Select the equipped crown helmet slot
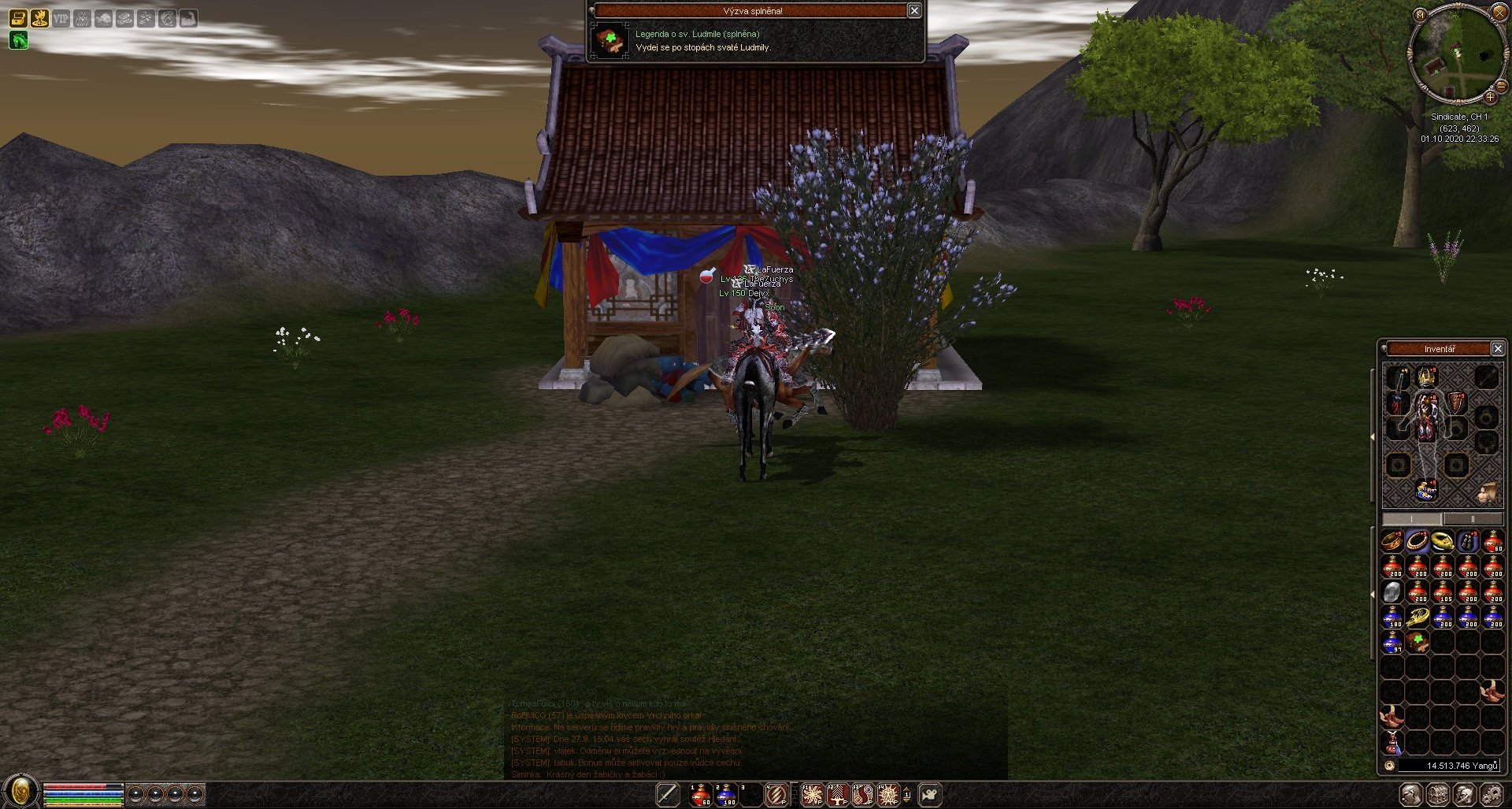 tap(1426, 377)
